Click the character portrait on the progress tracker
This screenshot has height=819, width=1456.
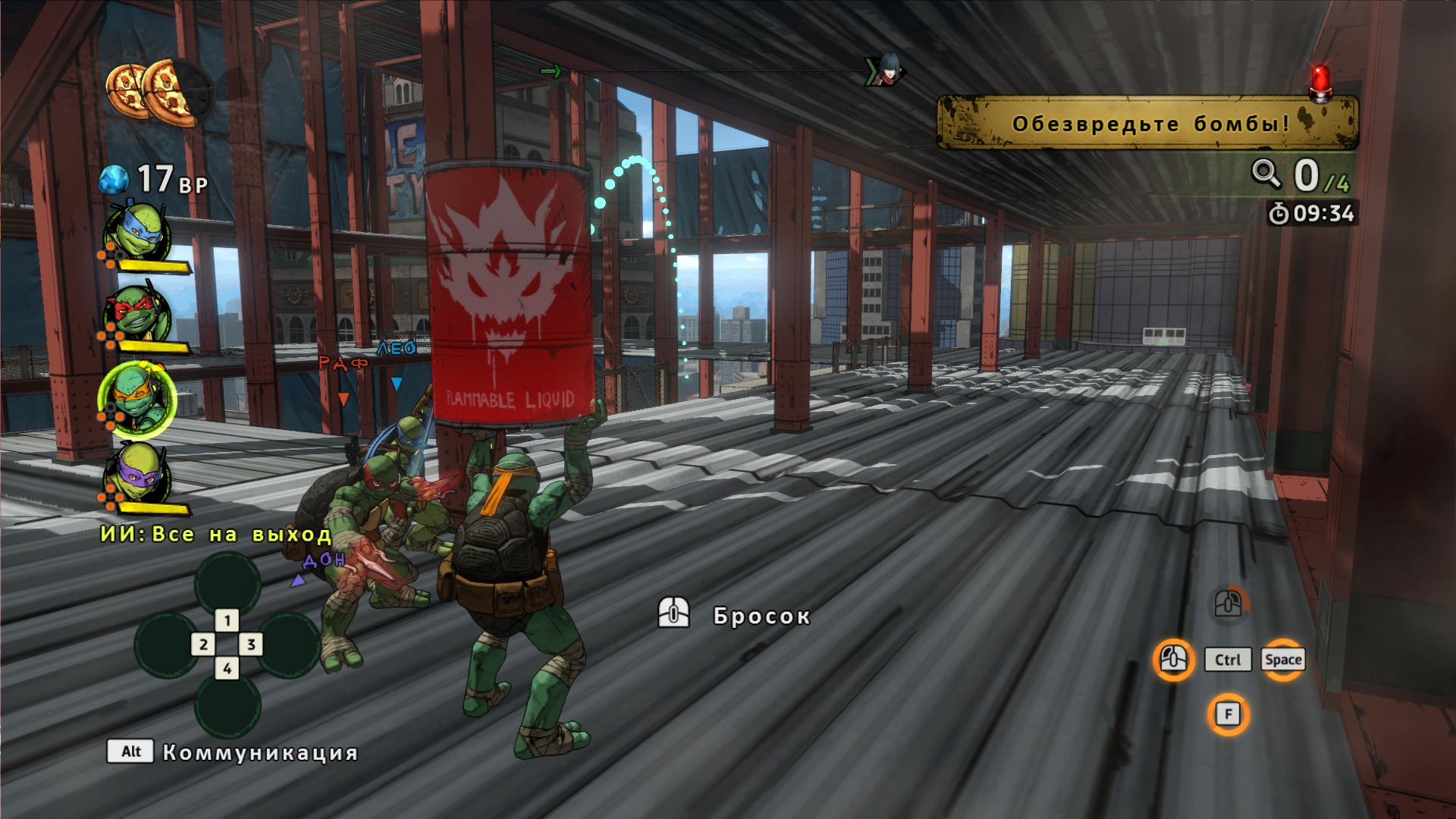pyautogui.click(x=884, y=71)
